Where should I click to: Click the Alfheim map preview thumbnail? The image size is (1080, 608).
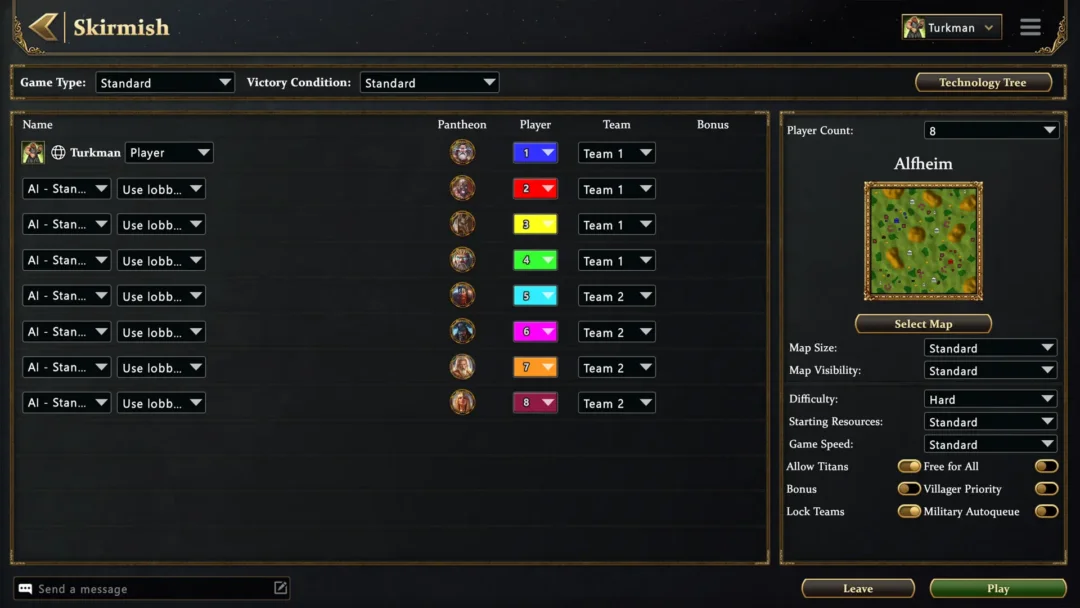(923, 240)
